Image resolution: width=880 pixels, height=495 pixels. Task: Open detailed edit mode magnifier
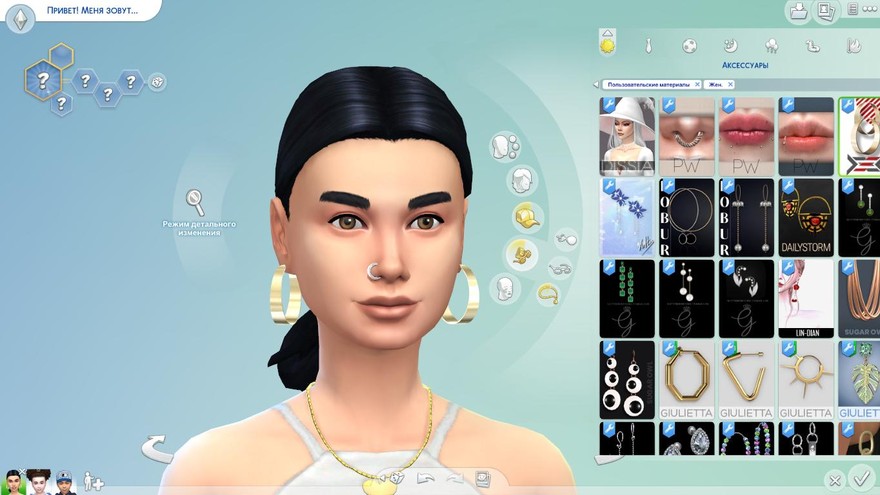click(x=195, y=201)
